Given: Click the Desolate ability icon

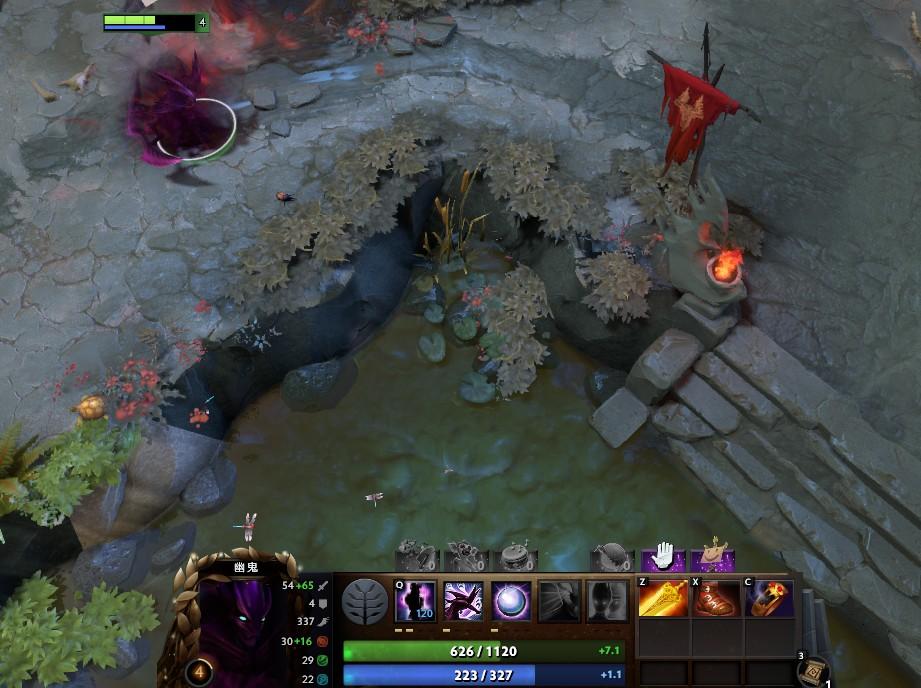Looking at the screenshot, I should (x=463, y=601).
